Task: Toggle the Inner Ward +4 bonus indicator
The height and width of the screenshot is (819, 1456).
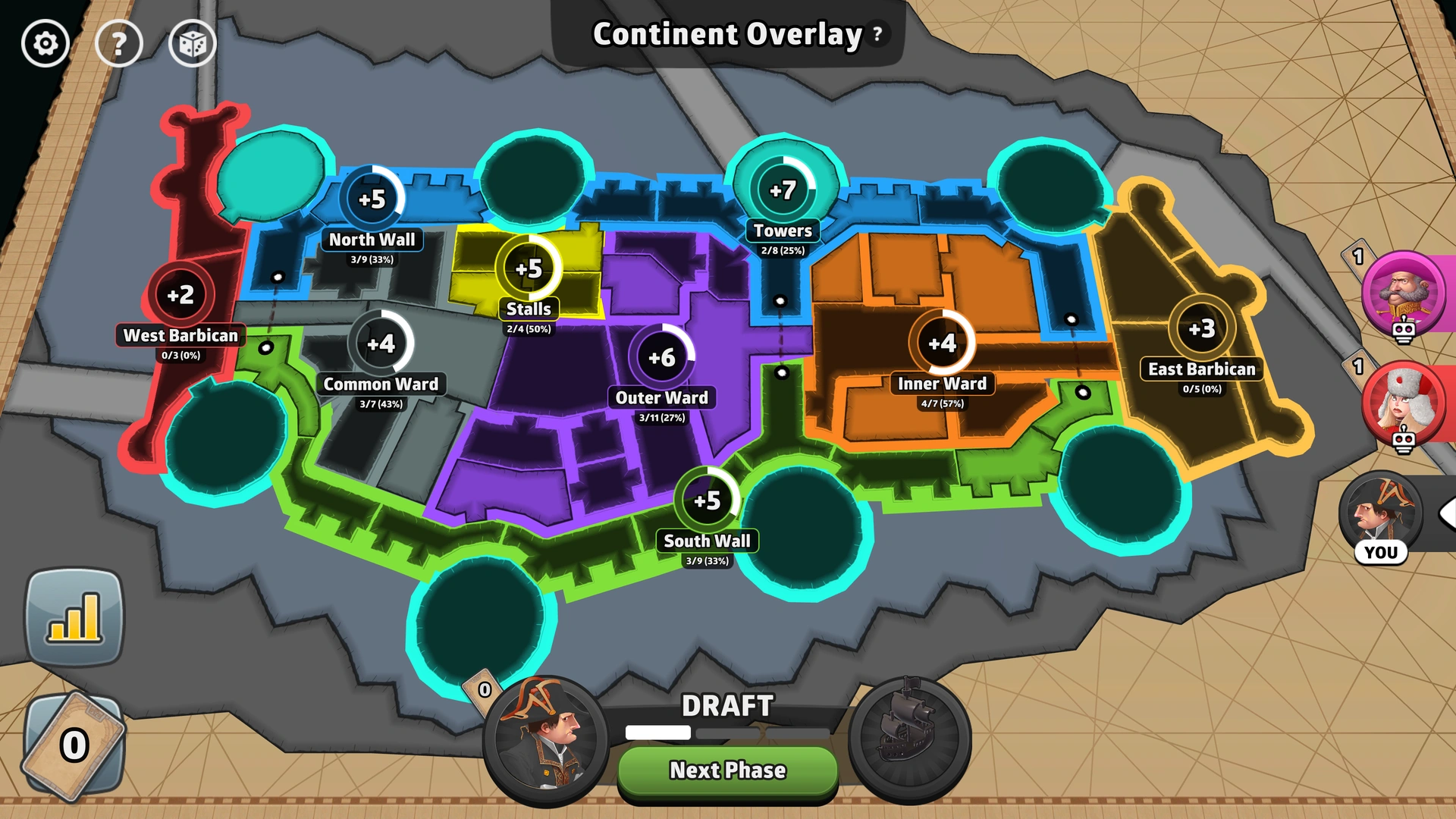Action: tap(943, 343)
